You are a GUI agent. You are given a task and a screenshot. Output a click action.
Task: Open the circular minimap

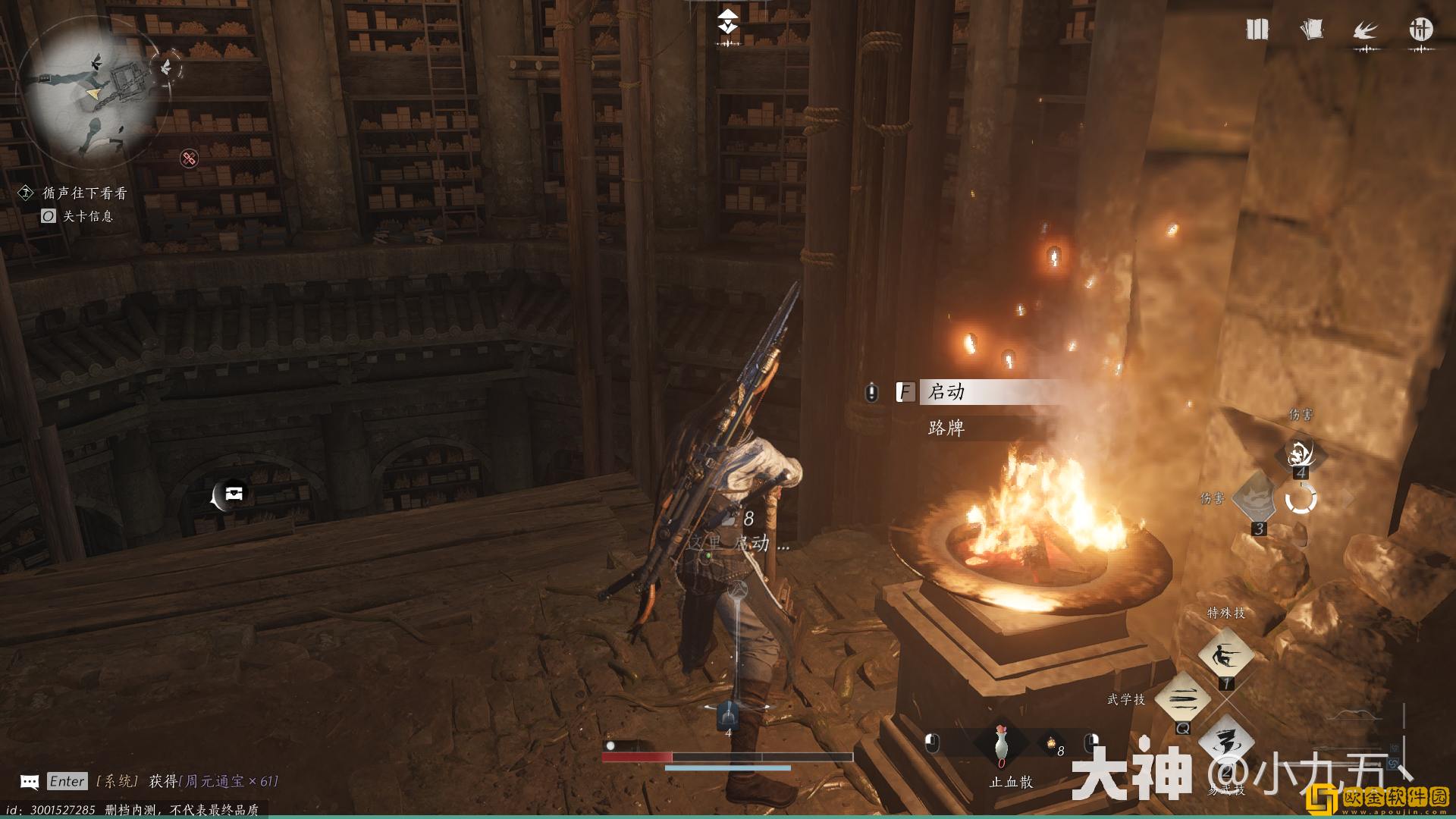tap(93, 89)
